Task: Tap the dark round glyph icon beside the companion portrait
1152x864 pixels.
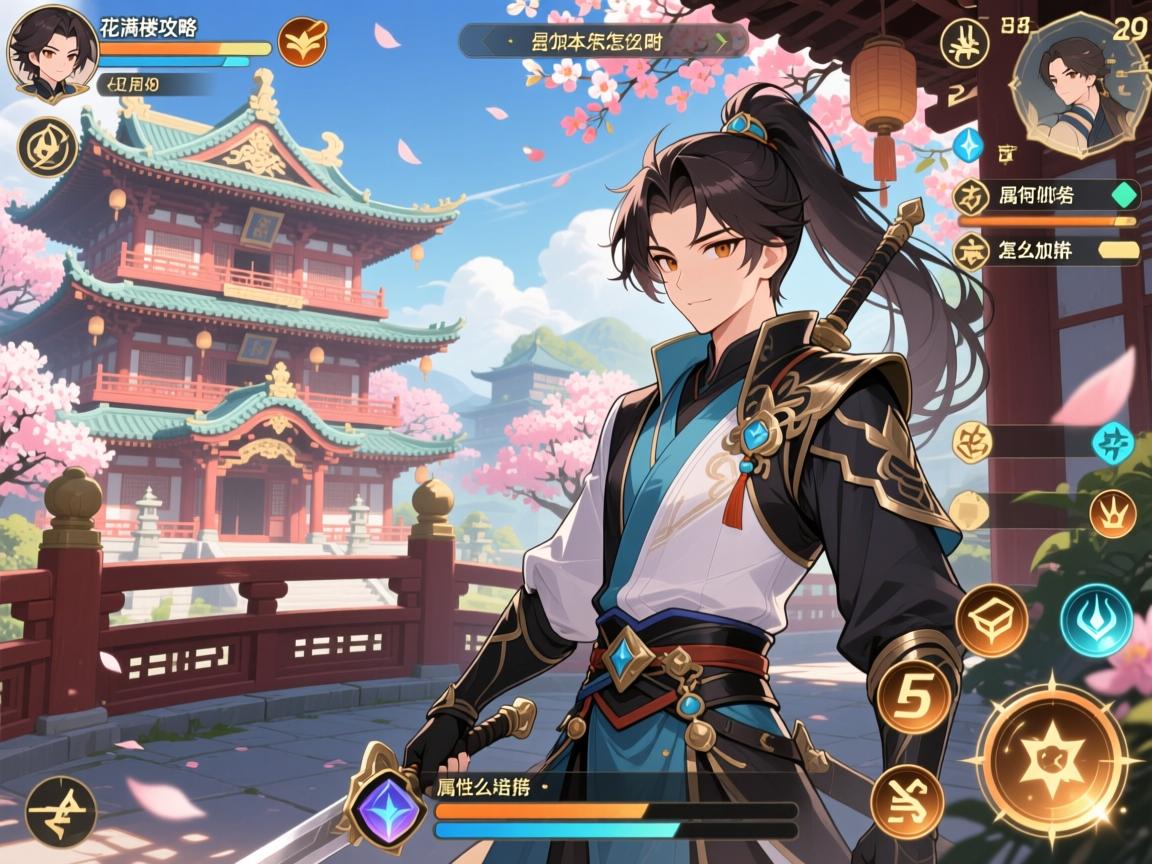Action: click(x=966, y=44)
